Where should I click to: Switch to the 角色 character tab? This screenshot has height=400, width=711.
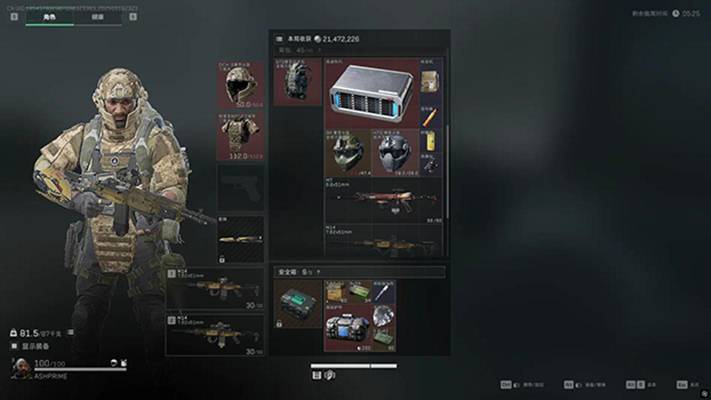(x=48, y=17)
